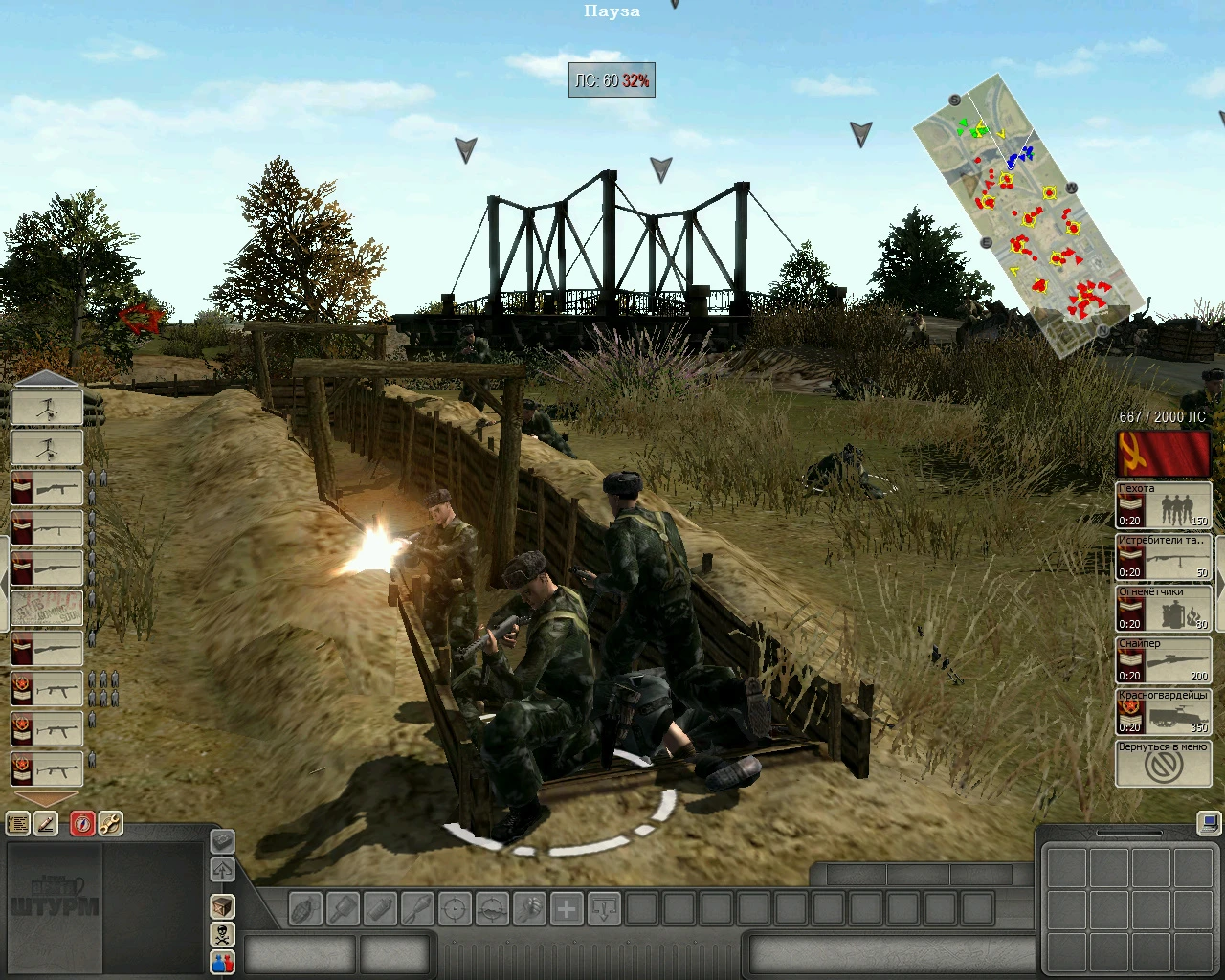Activate the ground-attack crosshair icon
1225x980 pixels.
pyautogui.click(x=492, y=910)
